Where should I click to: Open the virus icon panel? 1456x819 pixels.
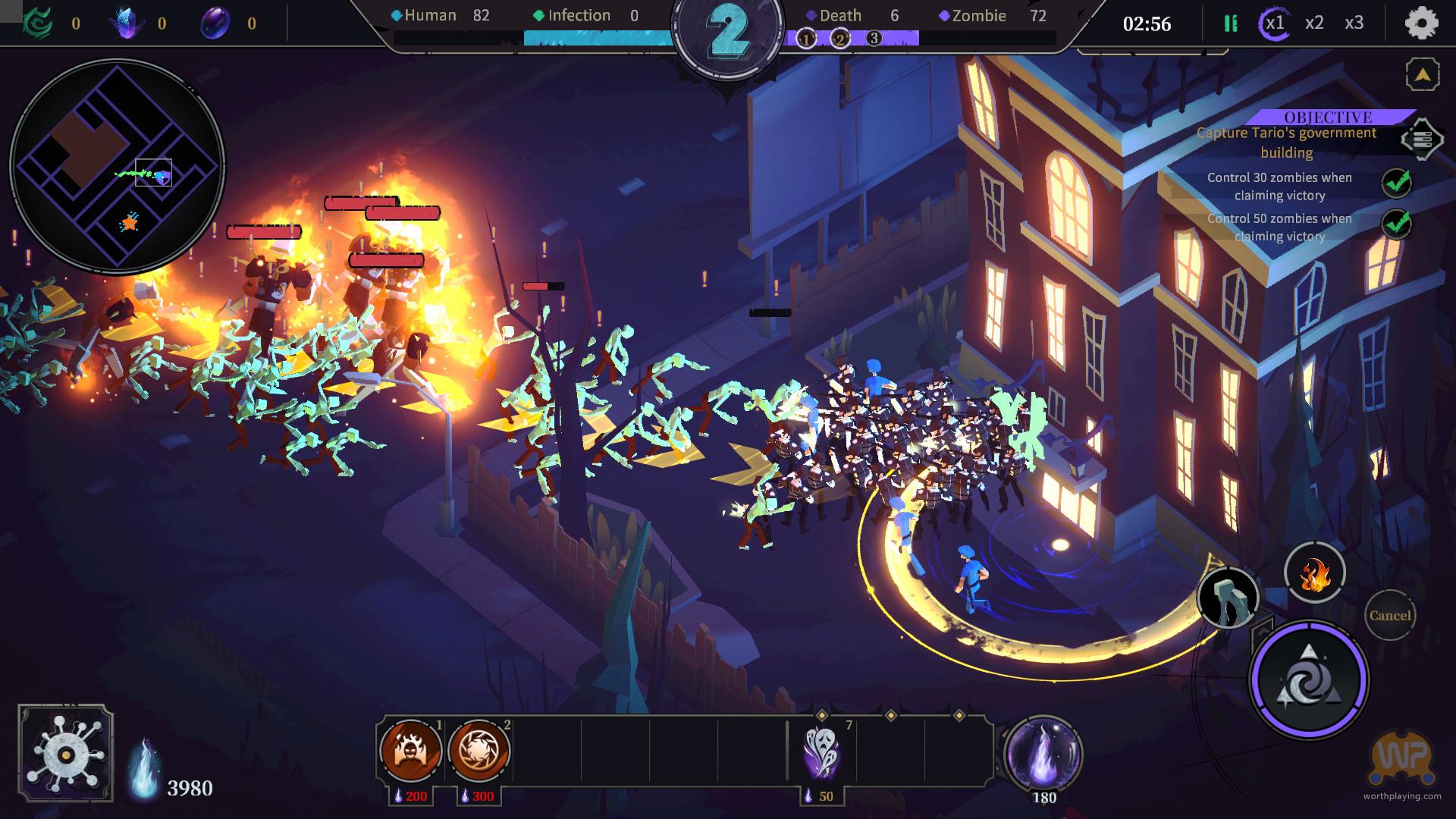pyautogui.click(x=66, y=753)
